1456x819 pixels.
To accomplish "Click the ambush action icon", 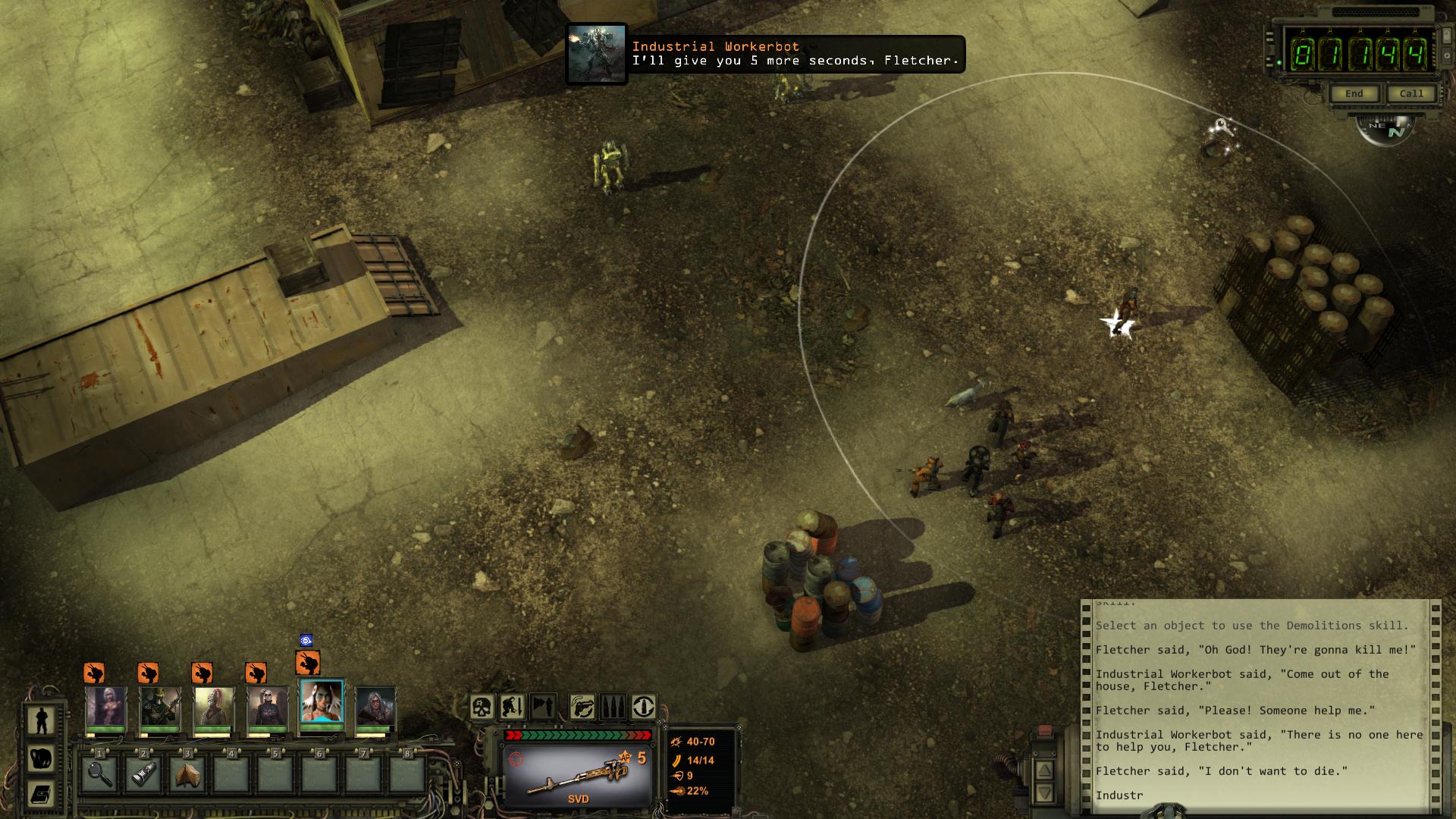I will coord(543,707).
